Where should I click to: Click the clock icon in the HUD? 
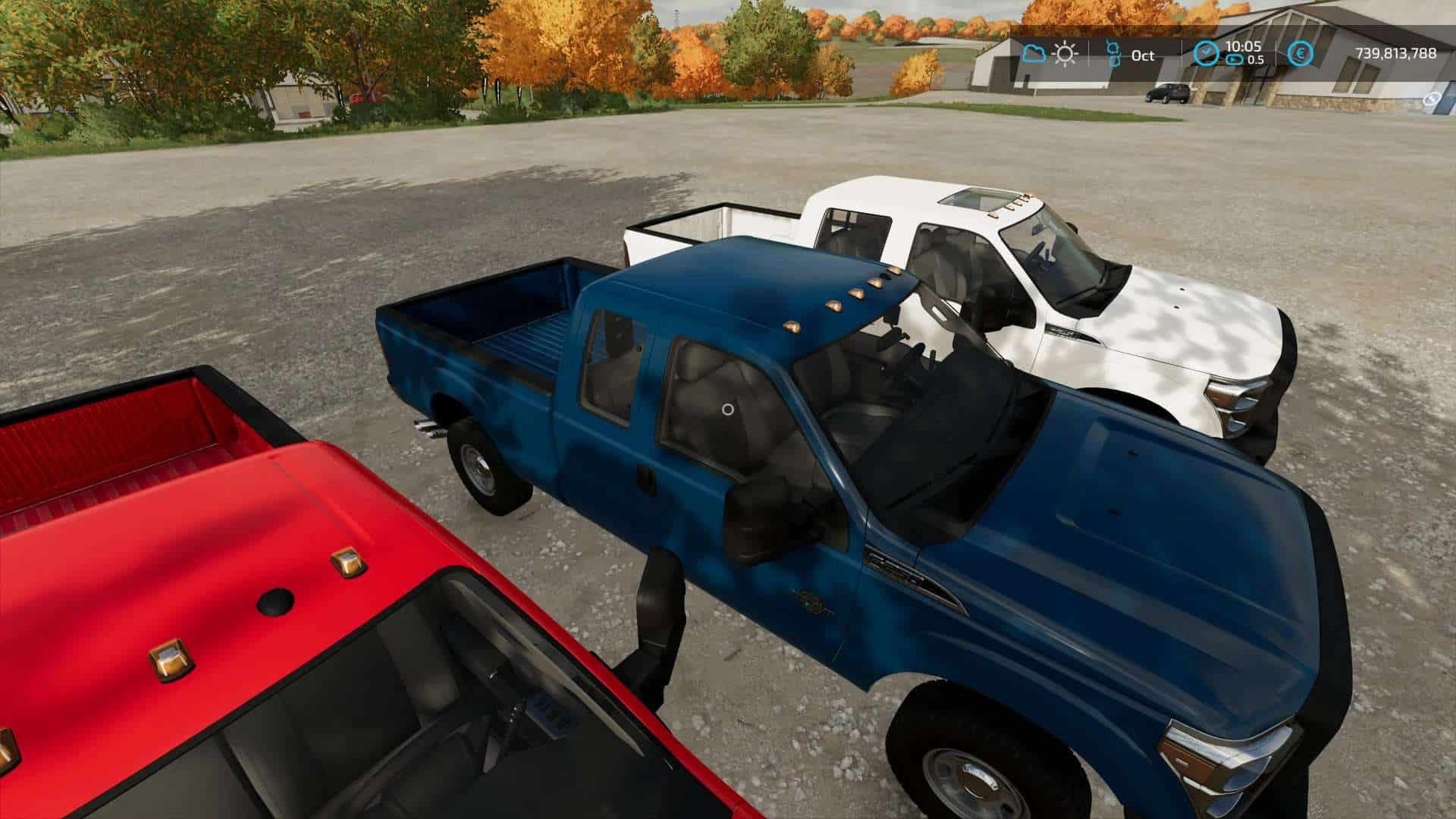pos(1205,54)
